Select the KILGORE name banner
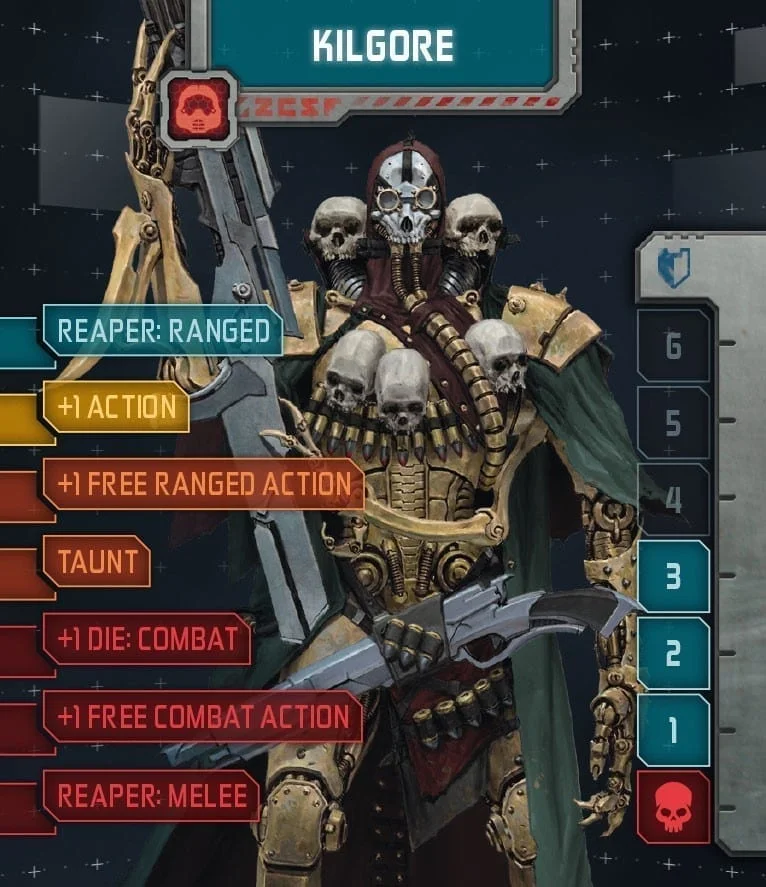Viewport: 766px width, 887px height. pyautogui.click(x=383, y=45)
